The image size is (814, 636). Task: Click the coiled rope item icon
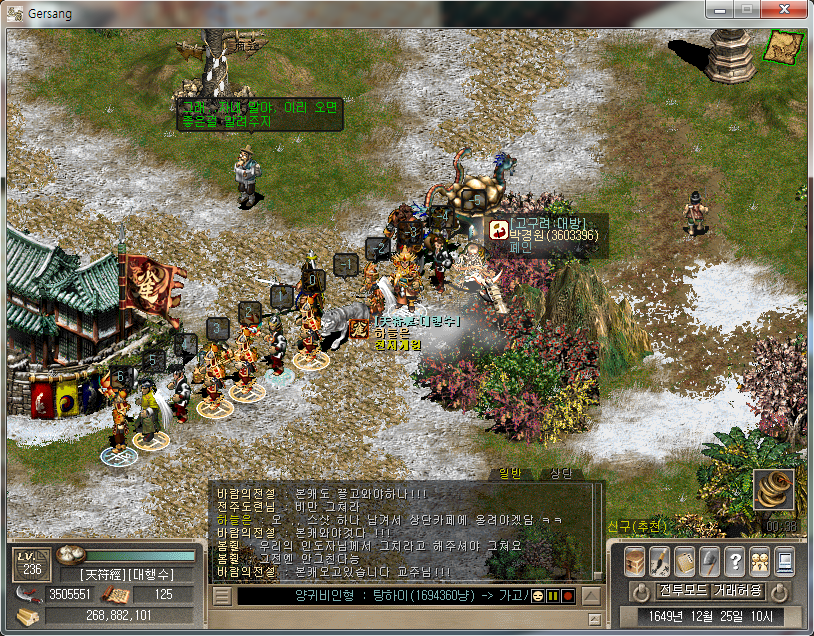click(x=773, y=490)
